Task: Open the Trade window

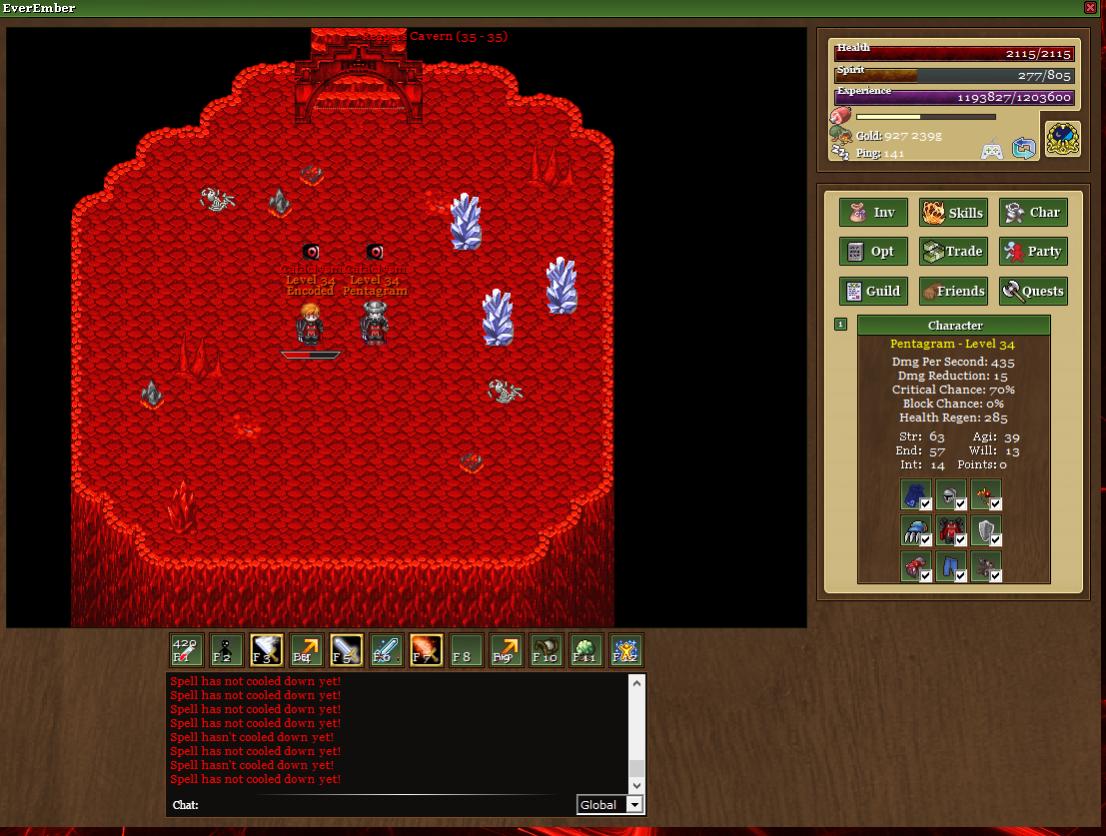Action: coord(953,251)
